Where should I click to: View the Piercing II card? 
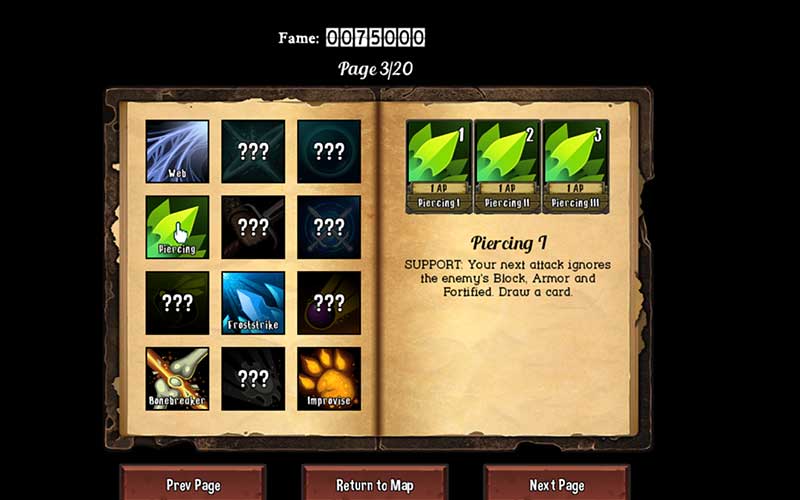tap(506, 165)
